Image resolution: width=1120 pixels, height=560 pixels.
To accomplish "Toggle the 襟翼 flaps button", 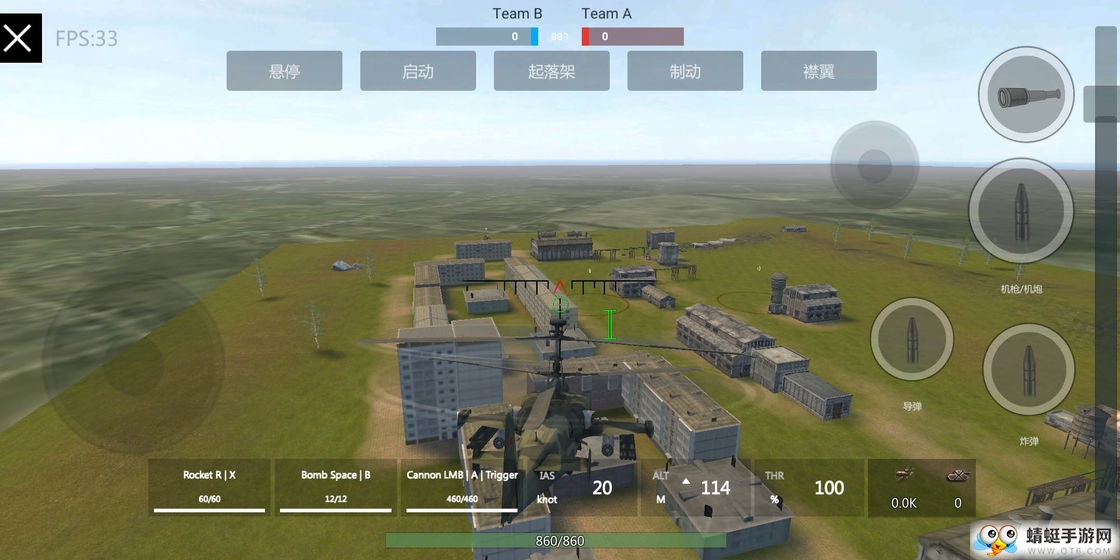I will pyautogui.click(x=818, y=71).
